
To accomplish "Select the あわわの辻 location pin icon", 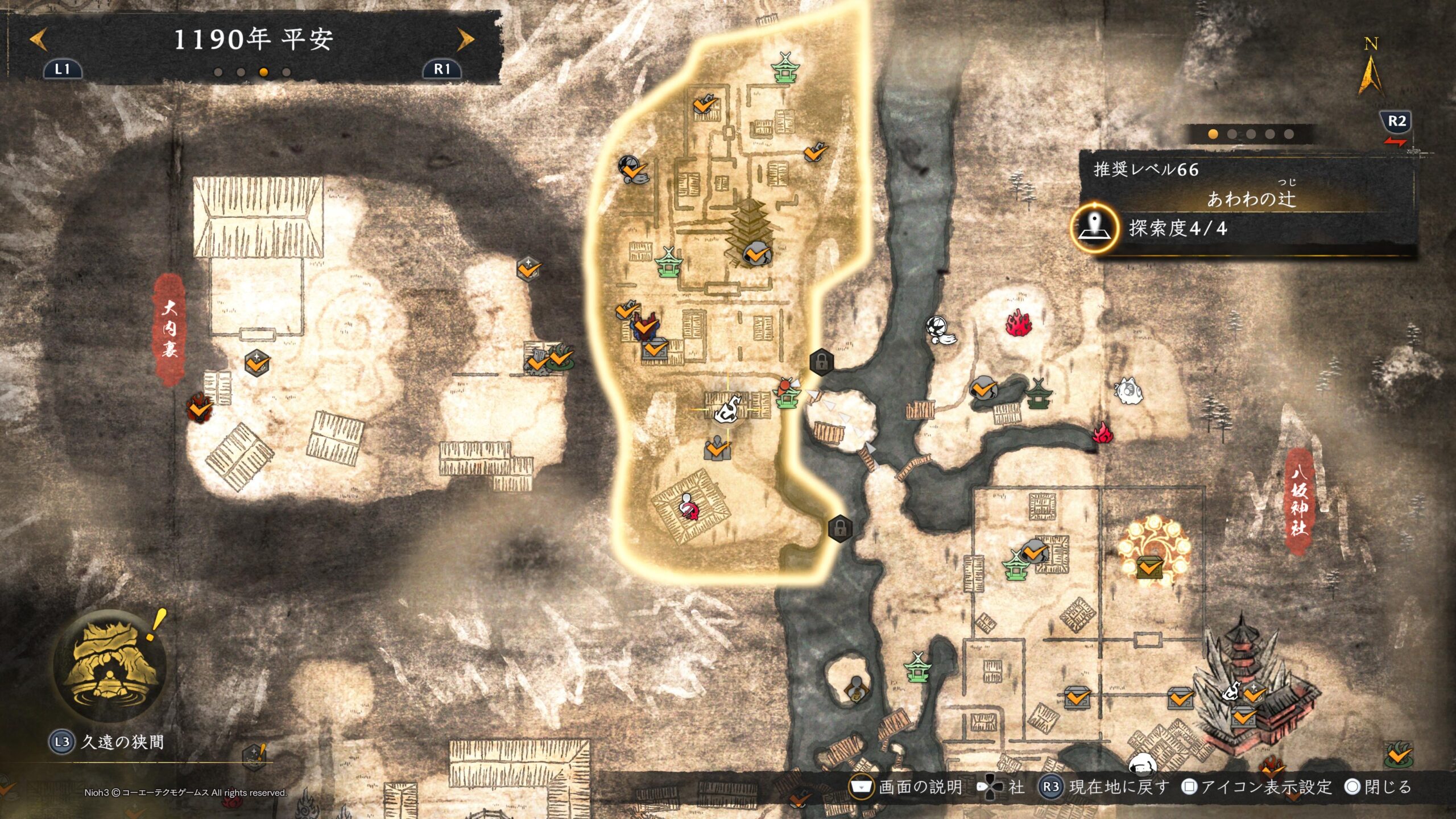I will click(1094, 228).
